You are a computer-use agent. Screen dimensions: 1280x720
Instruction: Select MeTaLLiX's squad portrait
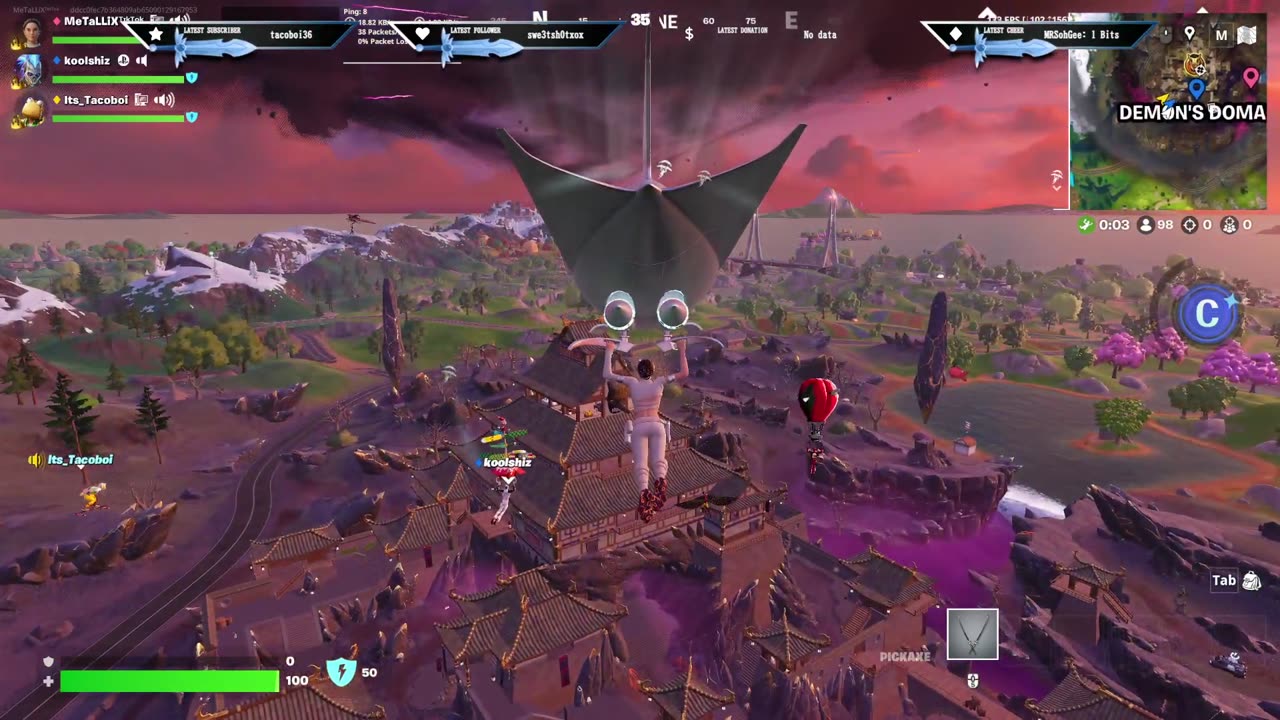click(x=30, y=31)
